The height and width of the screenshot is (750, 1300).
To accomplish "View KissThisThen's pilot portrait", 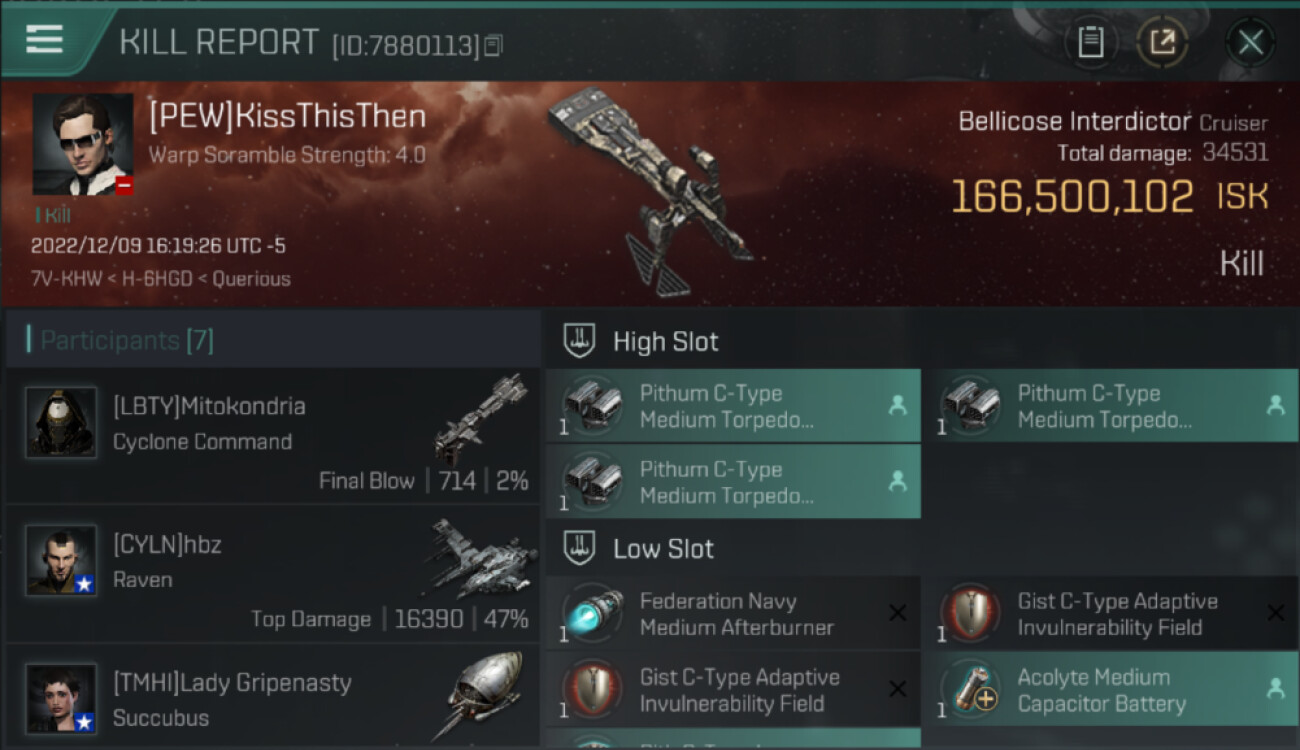I will point(83,144).
